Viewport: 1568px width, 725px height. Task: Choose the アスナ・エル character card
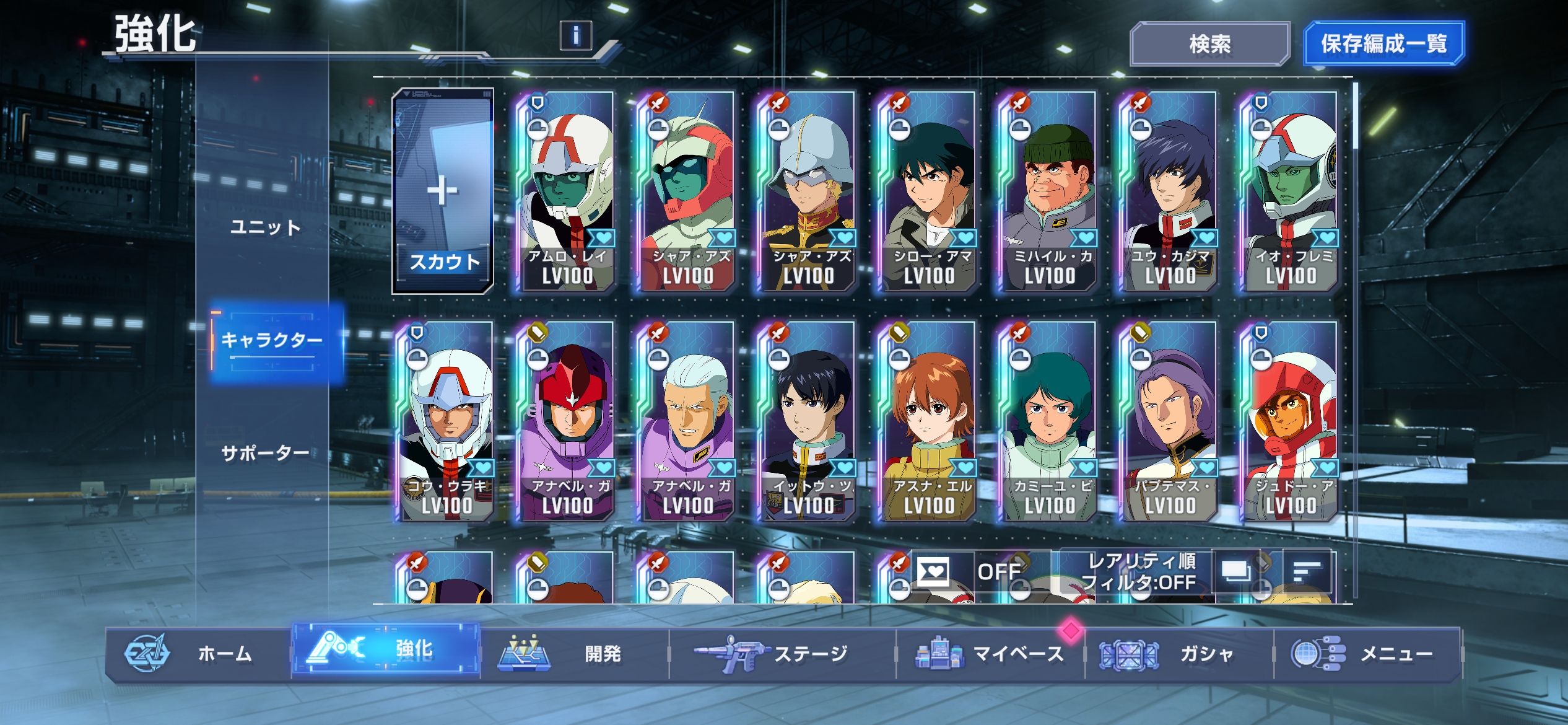[928, 421]
